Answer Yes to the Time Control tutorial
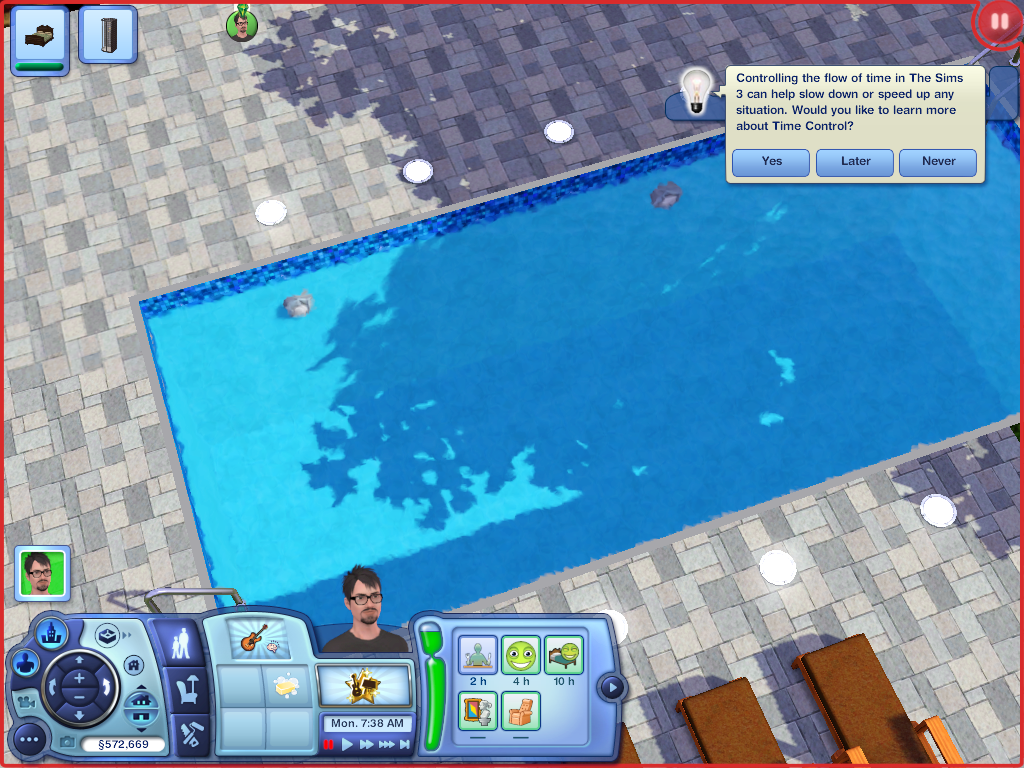Image resolution: width=1024 pixels, height=768 pixels. pyautogui.click(x=770, y=162)
